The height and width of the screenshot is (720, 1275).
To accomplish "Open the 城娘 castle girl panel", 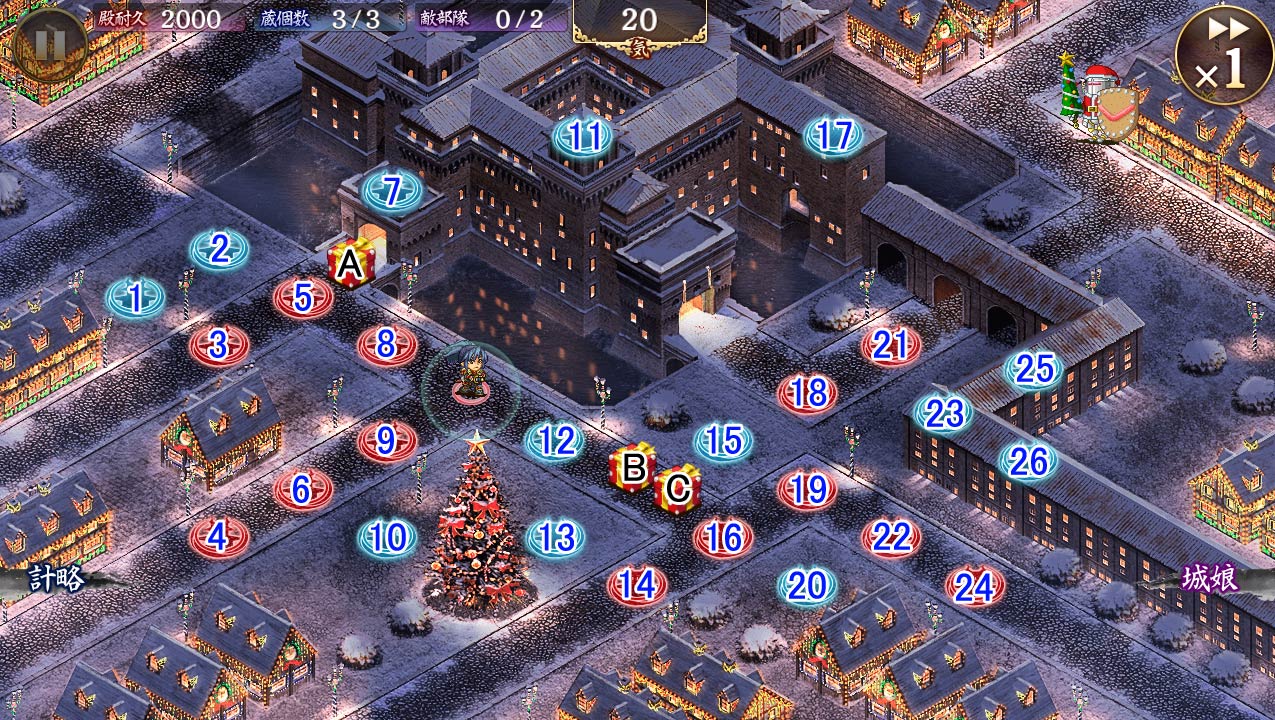I will click(x=1209, y=578).
